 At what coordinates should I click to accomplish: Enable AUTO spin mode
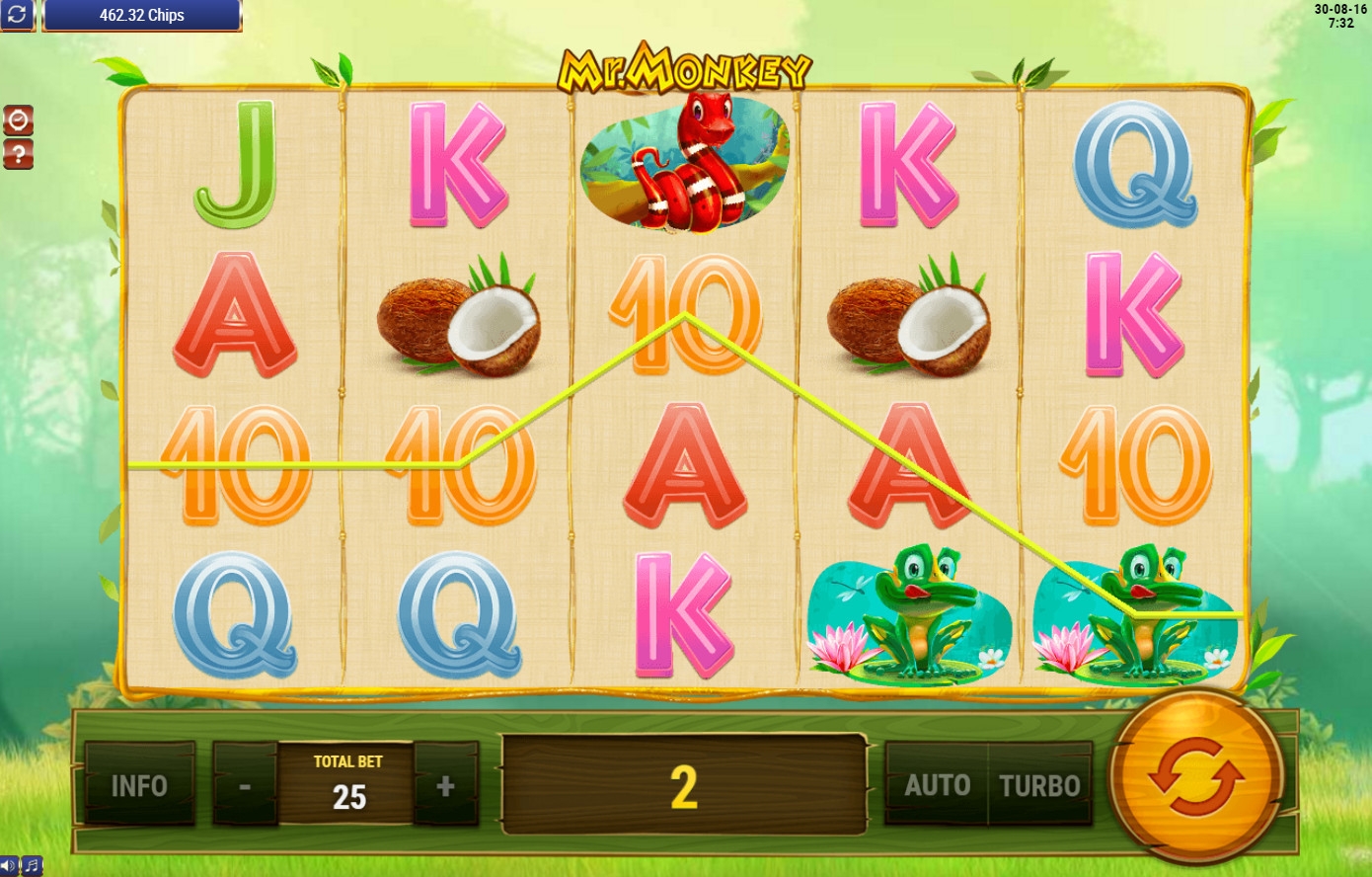point(937,785)
